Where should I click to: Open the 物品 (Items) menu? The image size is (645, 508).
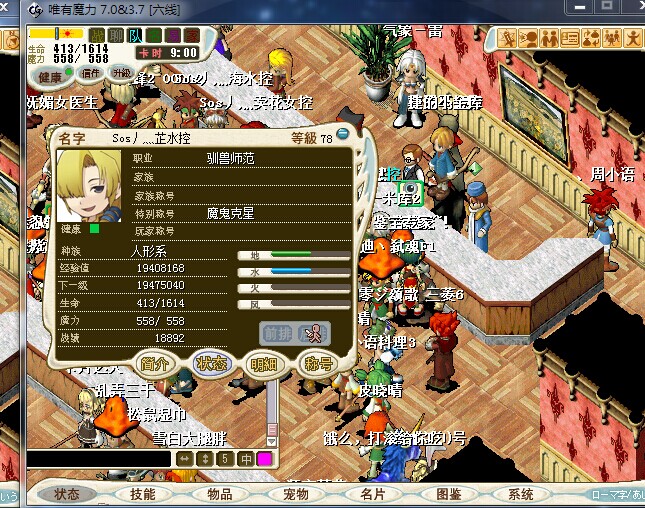(x=219, y=494)
